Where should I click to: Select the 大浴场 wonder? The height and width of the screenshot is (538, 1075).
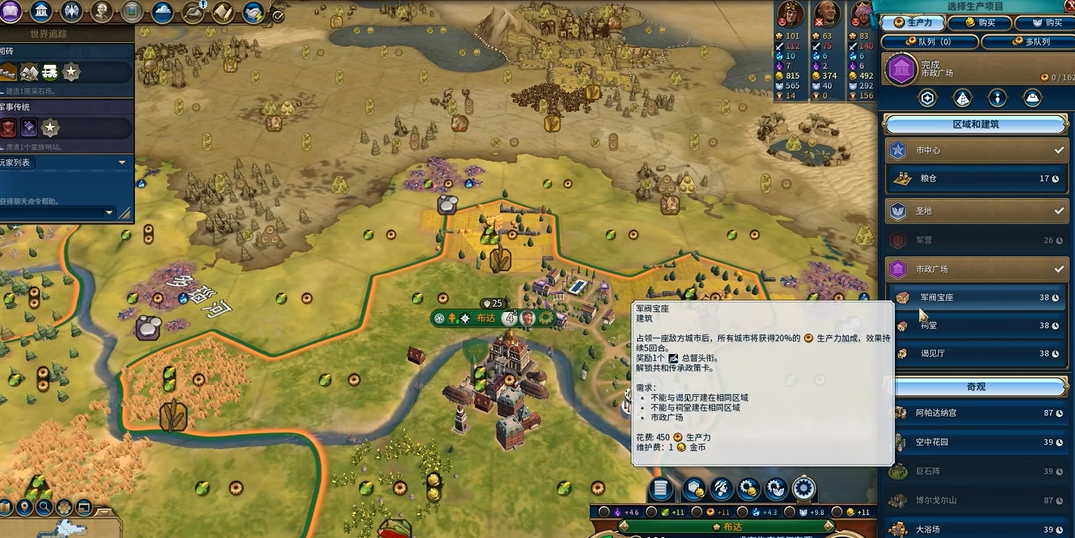975,528
